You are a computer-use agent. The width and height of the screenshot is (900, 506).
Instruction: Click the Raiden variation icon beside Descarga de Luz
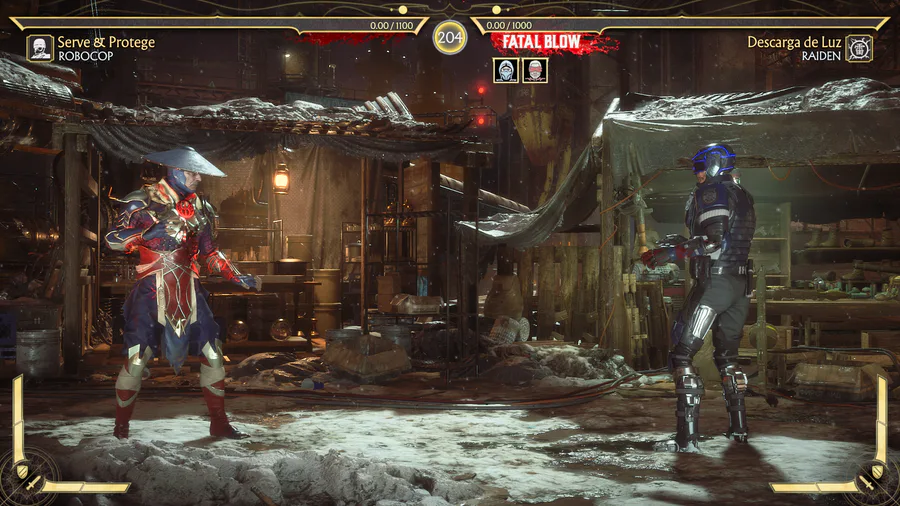pyautogui.click(x=859, y=48)
